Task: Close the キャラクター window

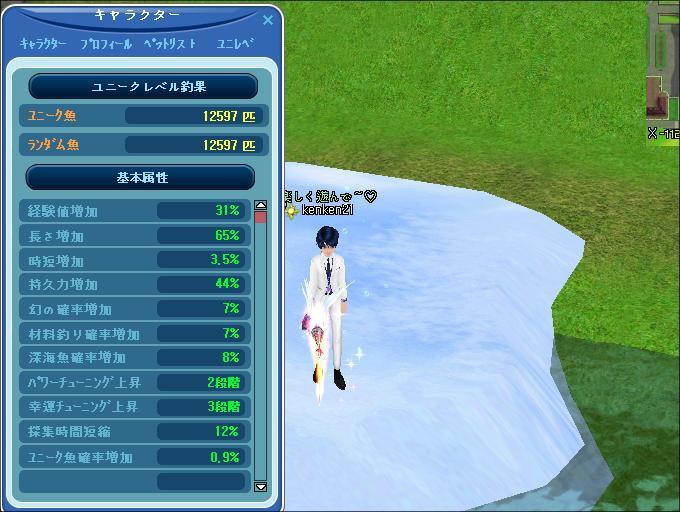Action: pos(267,19)
